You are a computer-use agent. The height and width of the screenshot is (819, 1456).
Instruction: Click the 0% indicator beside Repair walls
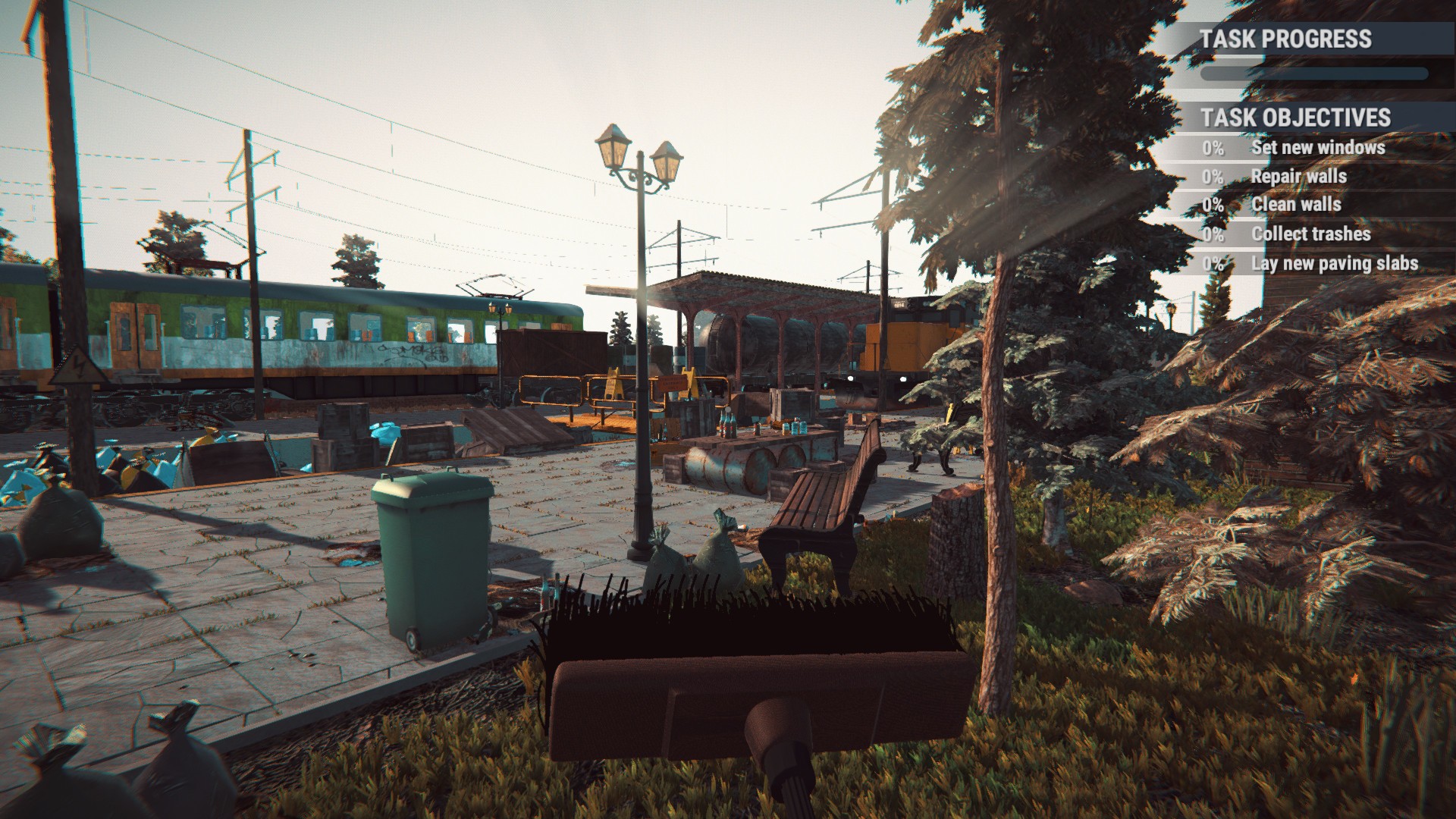coord(1213,176)
